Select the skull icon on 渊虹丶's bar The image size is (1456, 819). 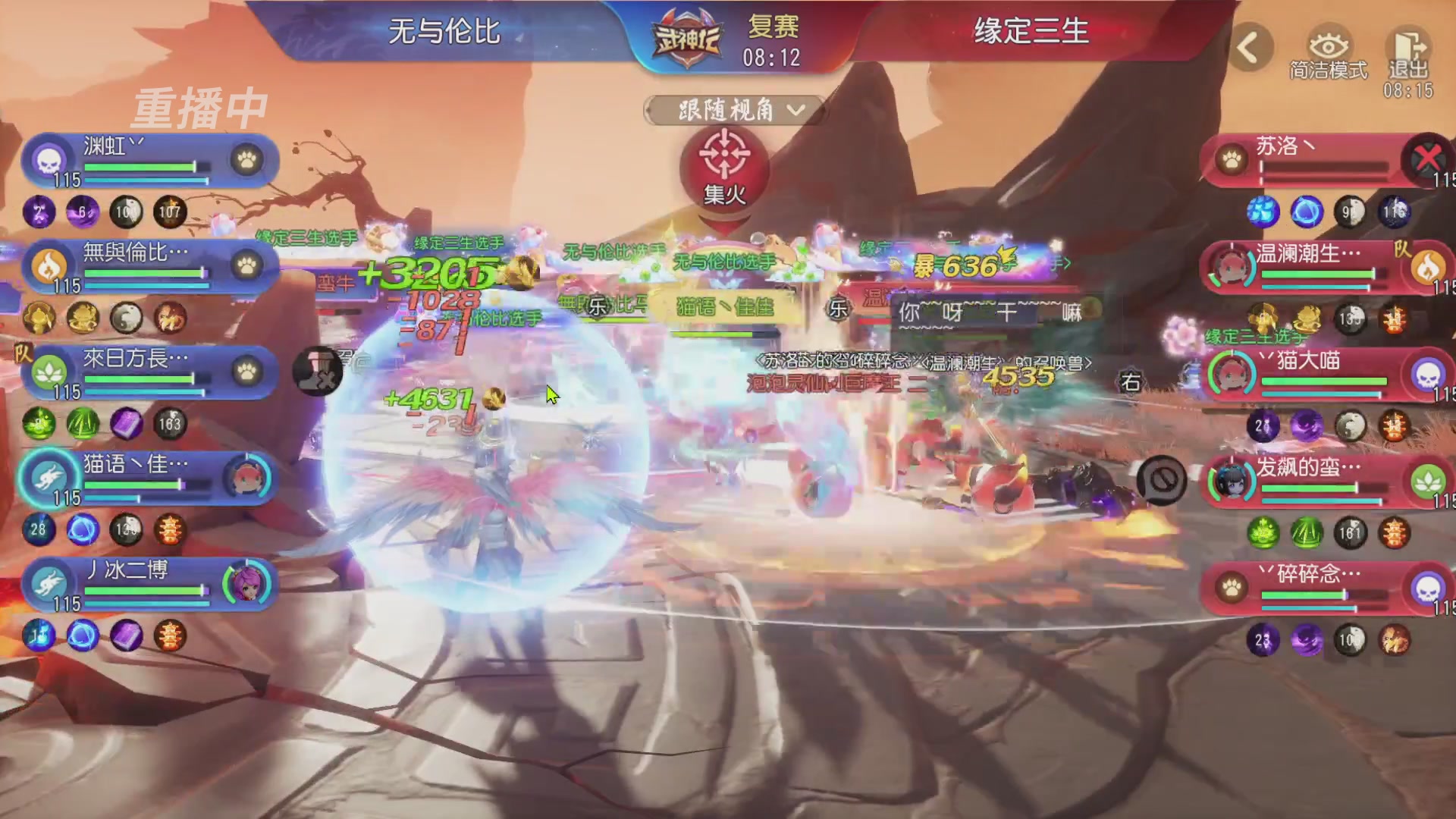coord(48,160)
